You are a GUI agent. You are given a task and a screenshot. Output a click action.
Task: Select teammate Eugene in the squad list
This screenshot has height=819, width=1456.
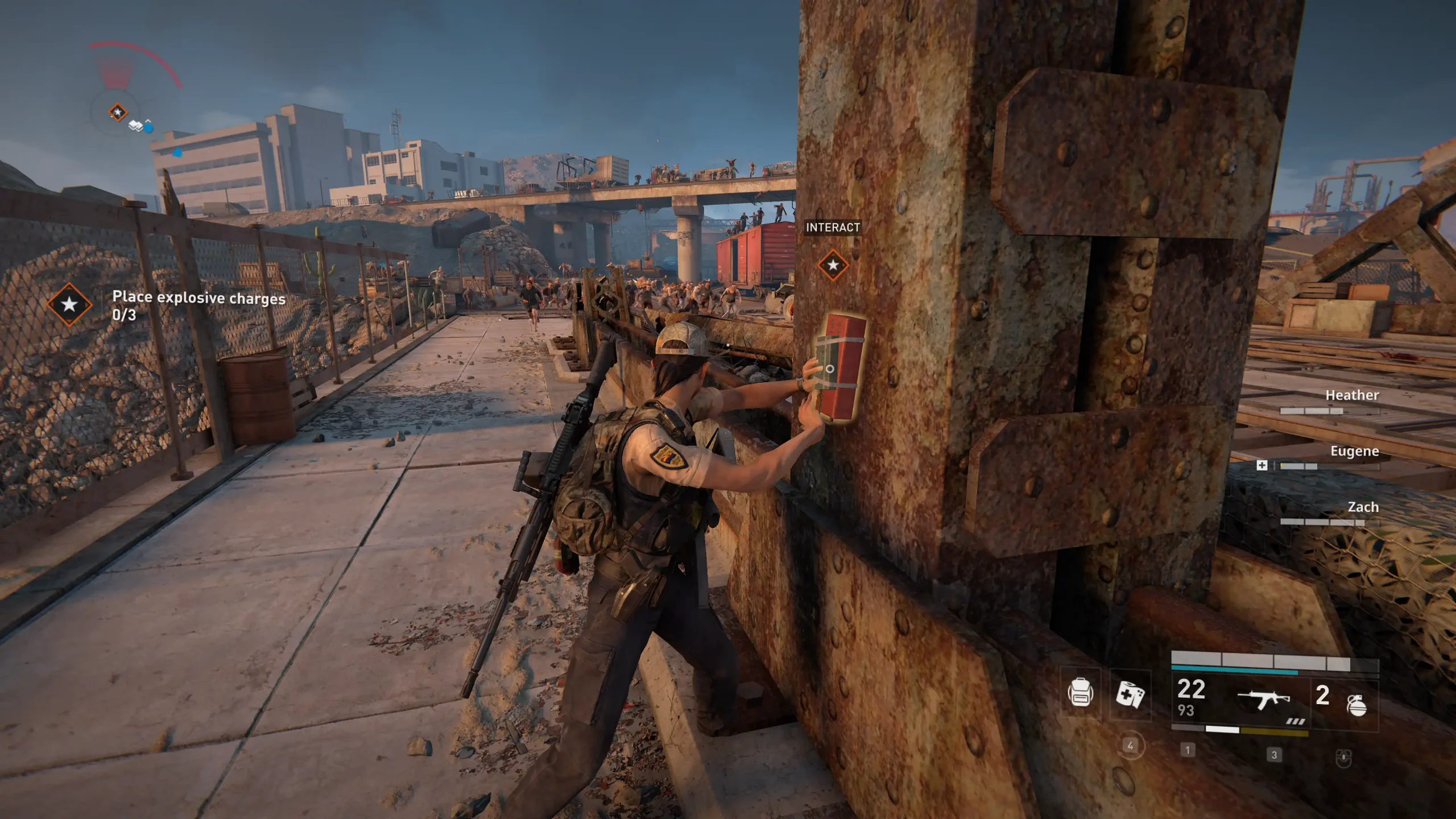(1354, 452)
